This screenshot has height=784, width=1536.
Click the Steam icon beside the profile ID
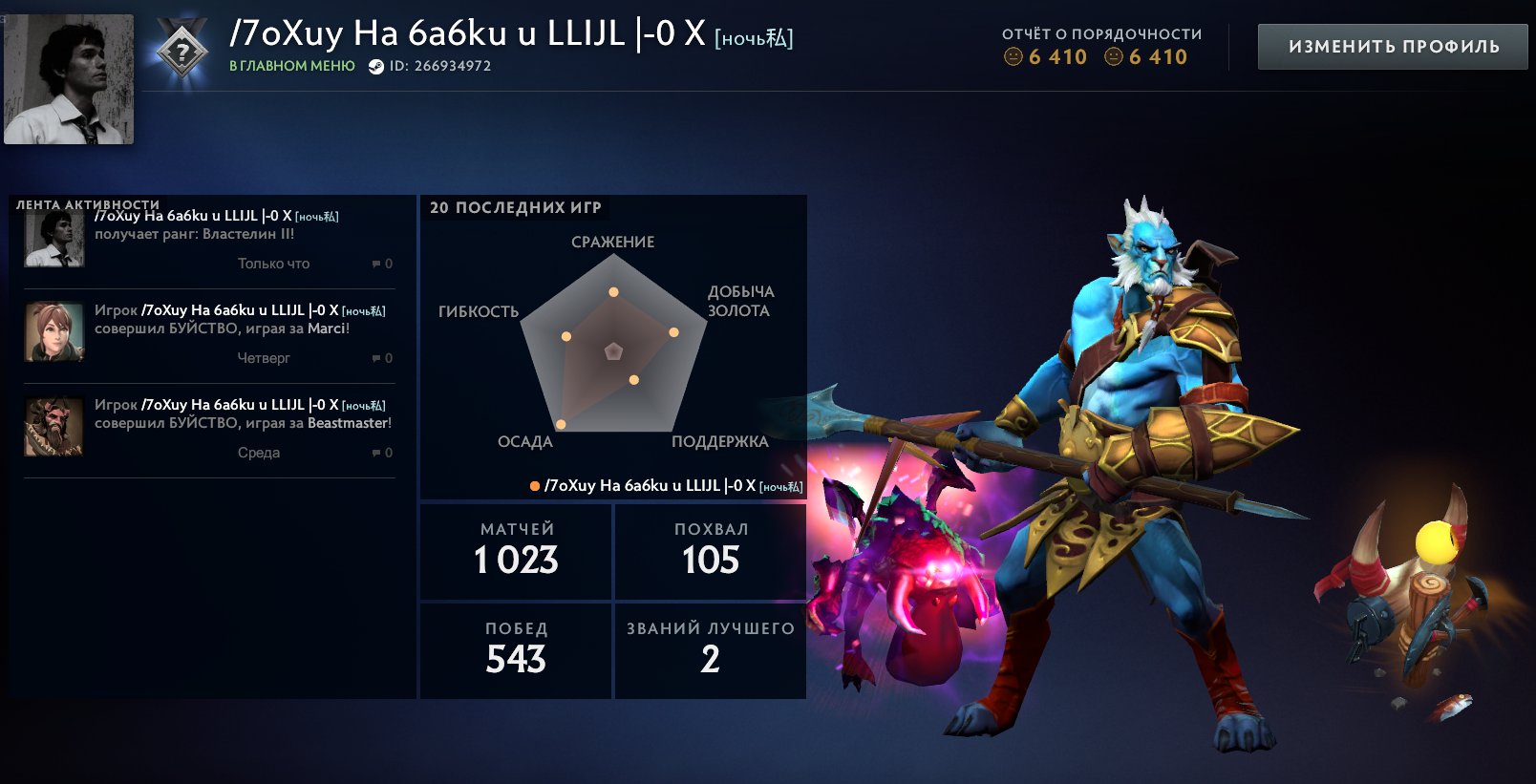374,67
